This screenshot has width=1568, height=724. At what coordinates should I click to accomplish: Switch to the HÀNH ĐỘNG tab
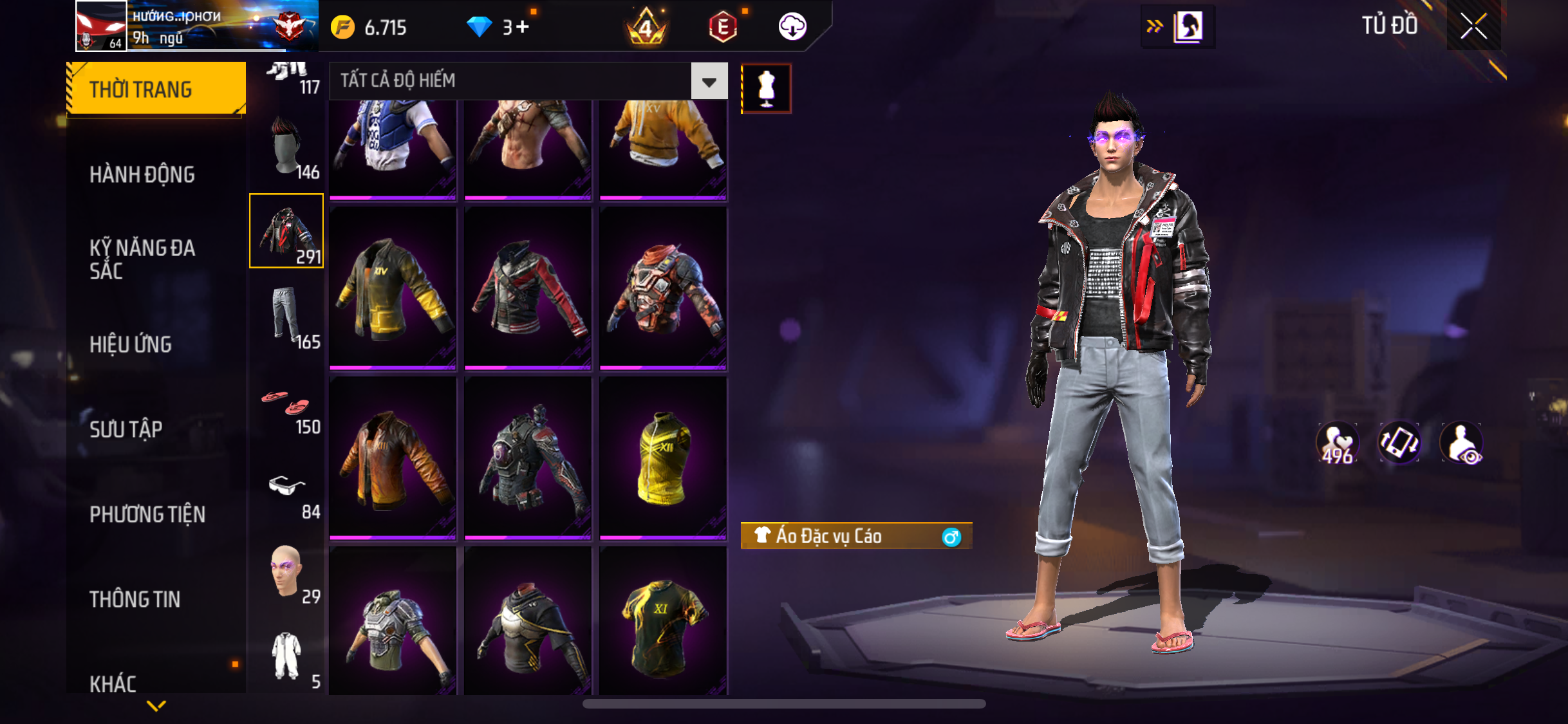[x=142, y=174]
